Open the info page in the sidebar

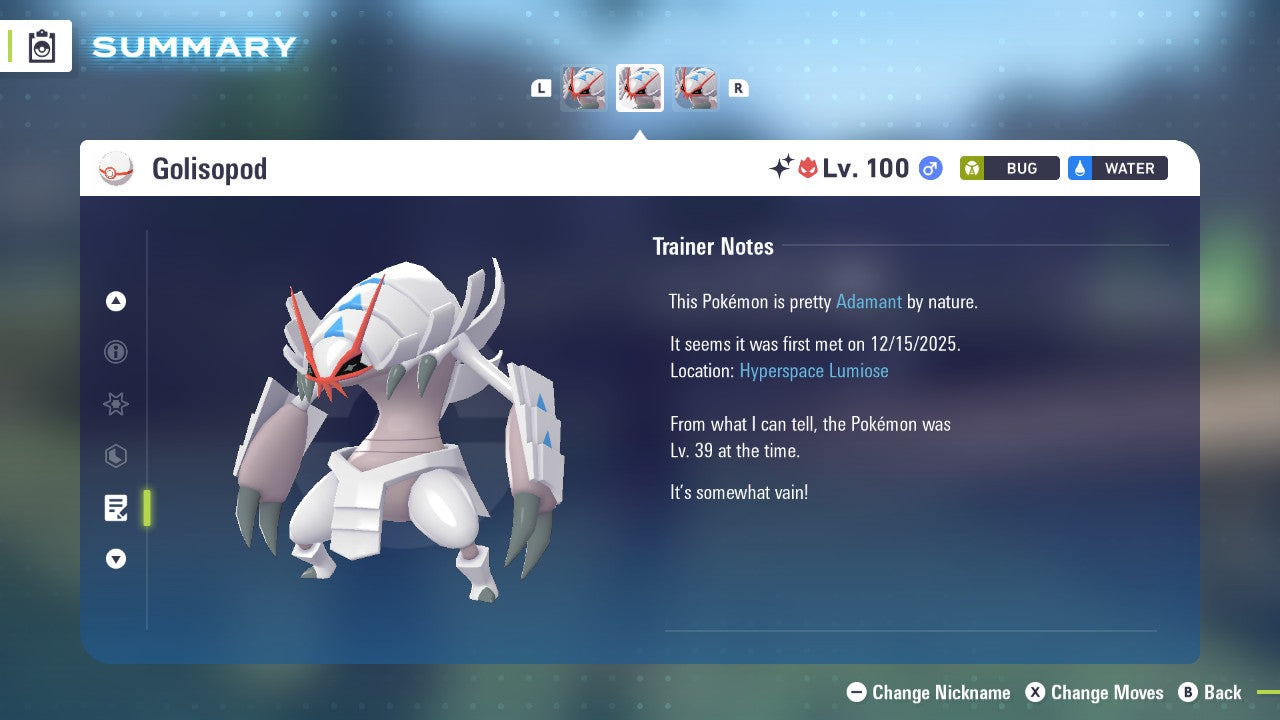point(116,352)
